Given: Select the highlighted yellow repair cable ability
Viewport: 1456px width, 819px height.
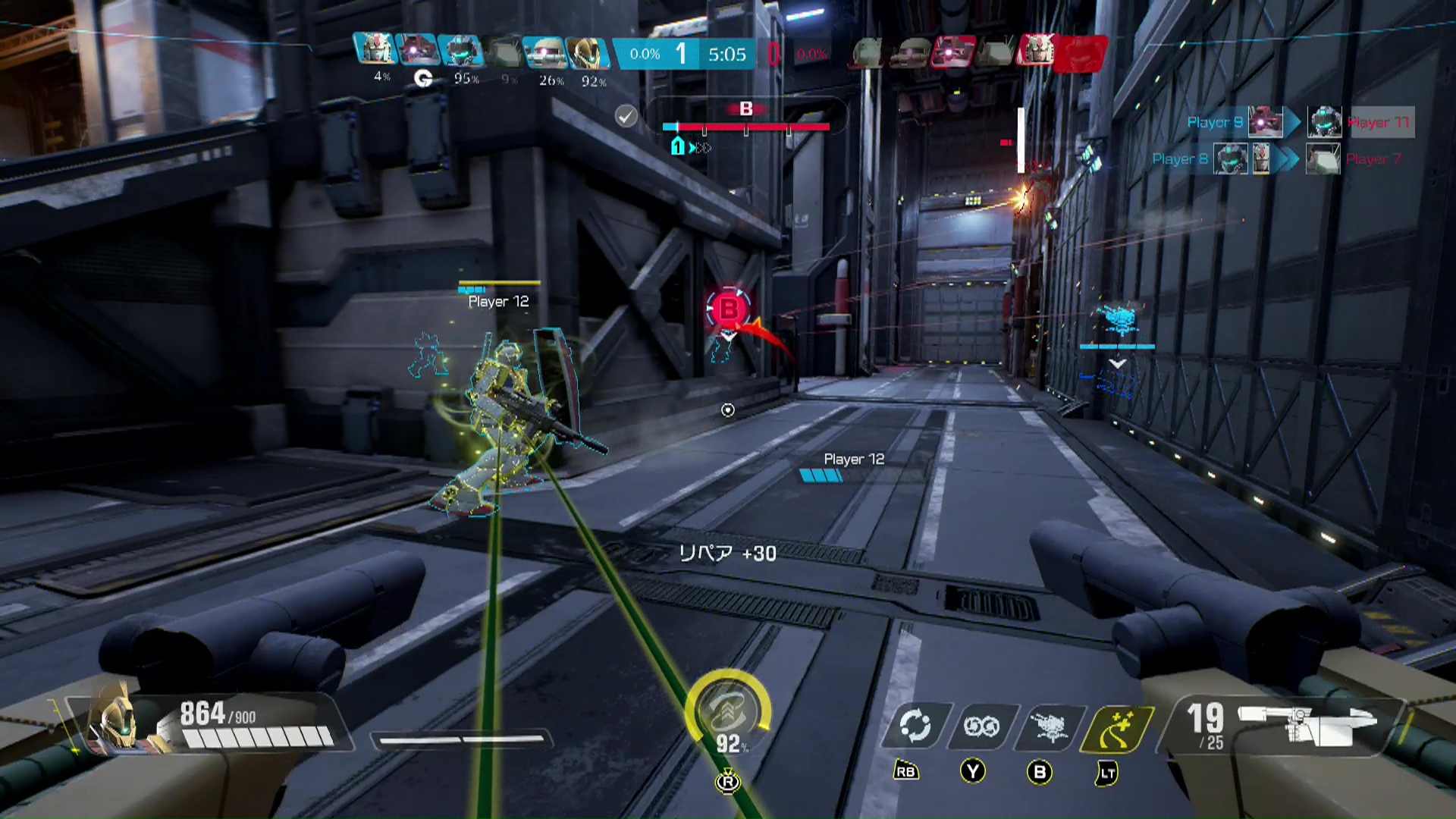Looking at the screenshot, I should pos(1118,726).
